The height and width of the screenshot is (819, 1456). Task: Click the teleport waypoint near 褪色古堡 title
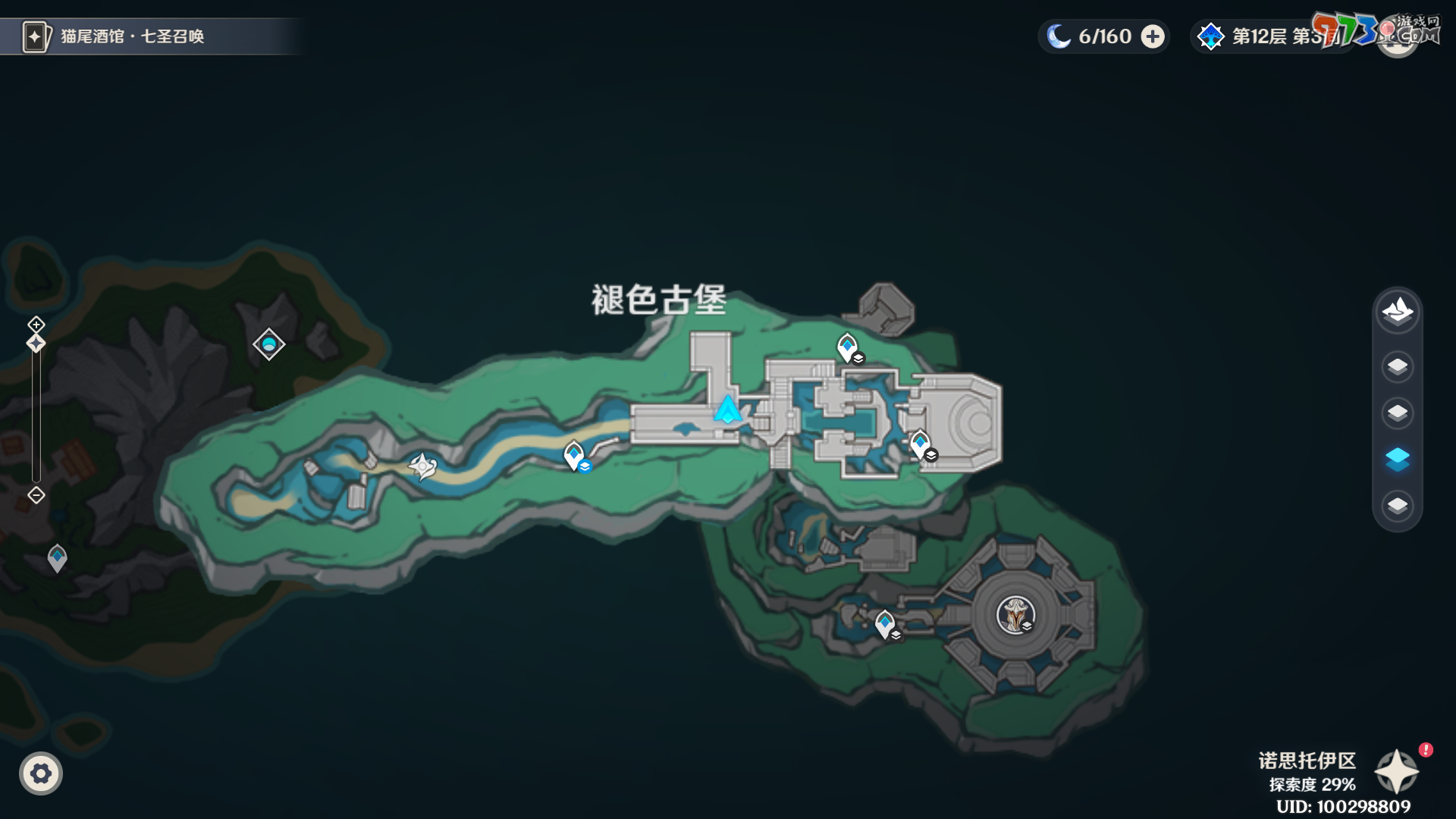(x=848, y=345)
